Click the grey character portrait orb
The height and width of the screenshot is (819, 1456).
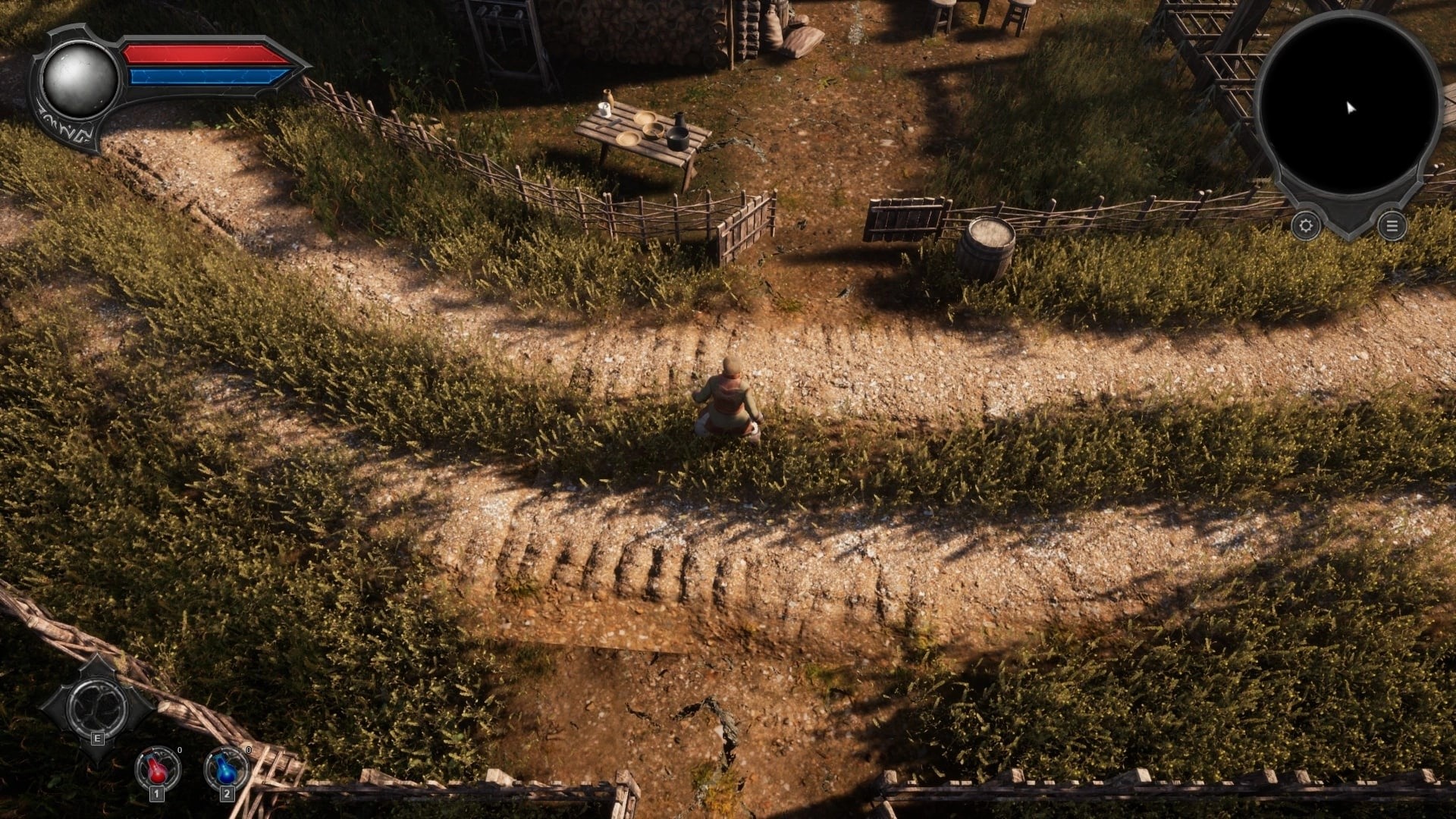pos(79,79)
